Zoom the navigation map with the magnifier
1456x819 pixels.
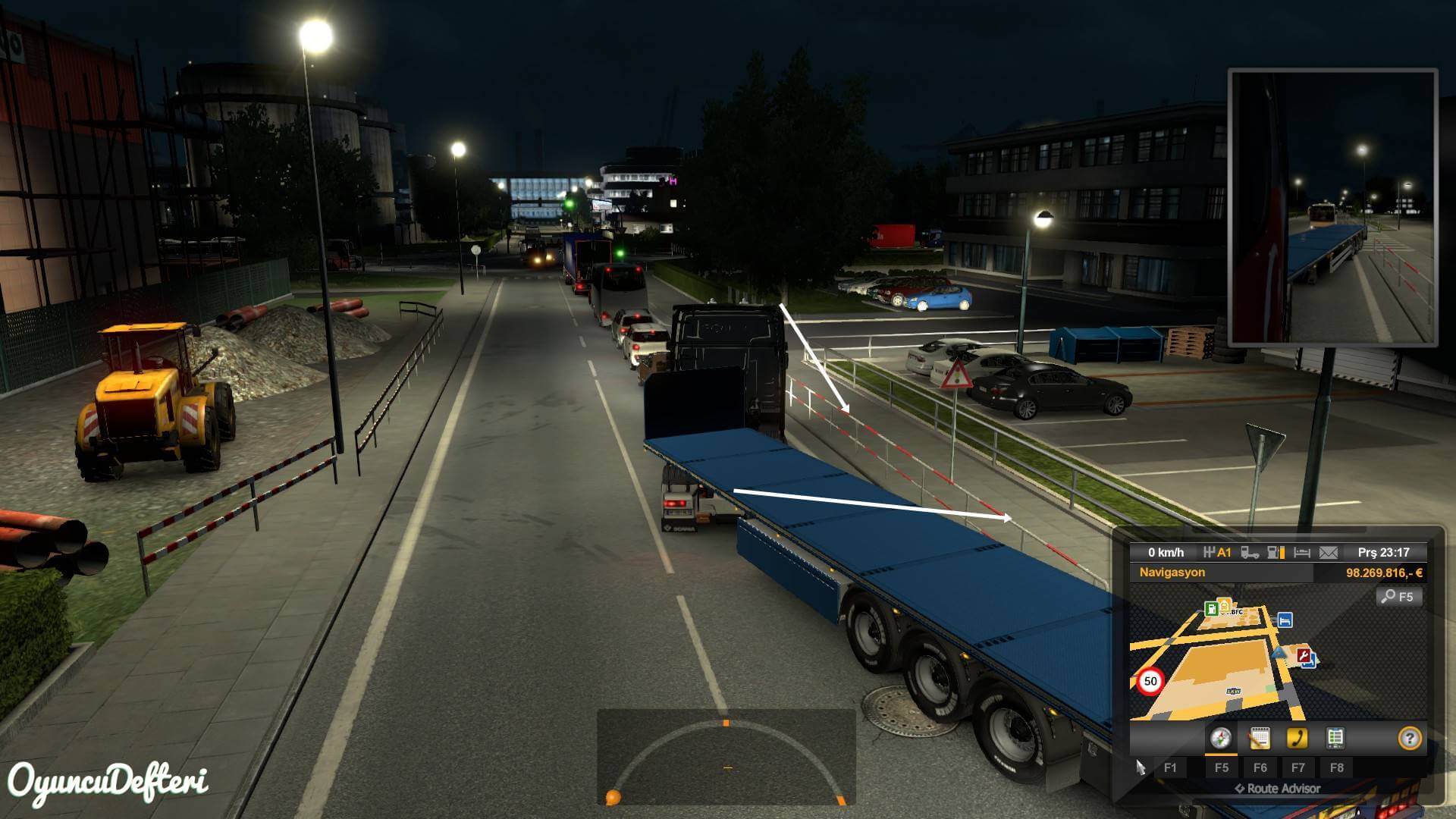point(1398,597)
